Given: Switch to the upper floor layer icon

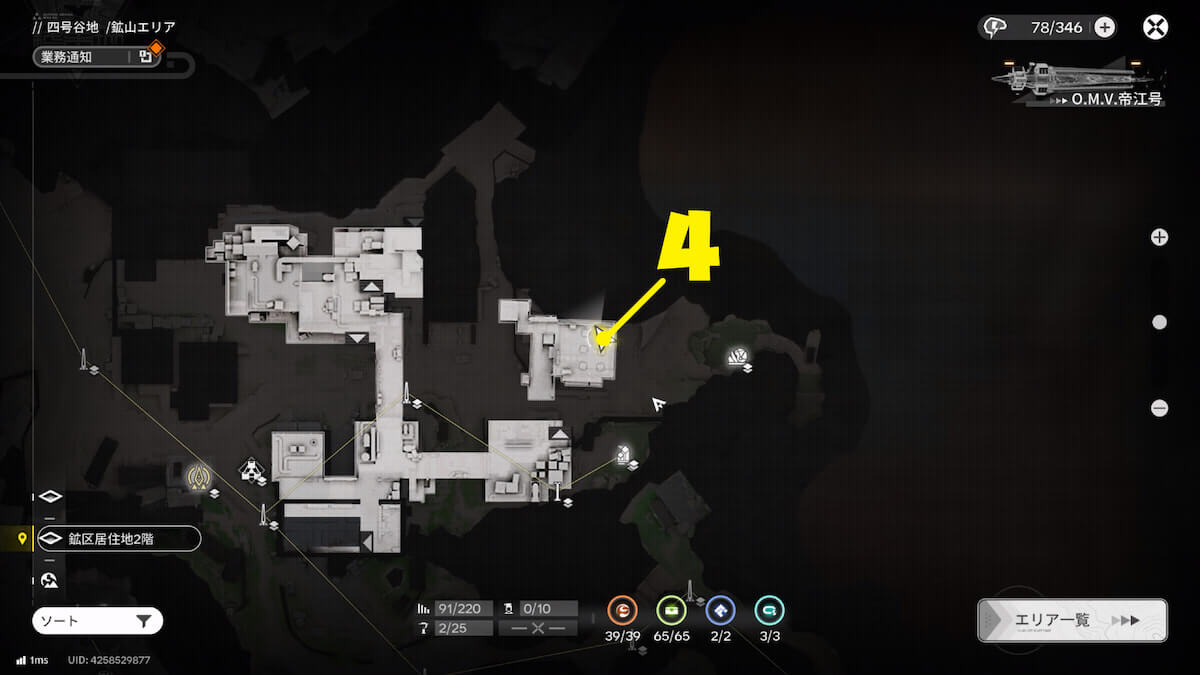Looking at the screenshot, I should point(51,497).
